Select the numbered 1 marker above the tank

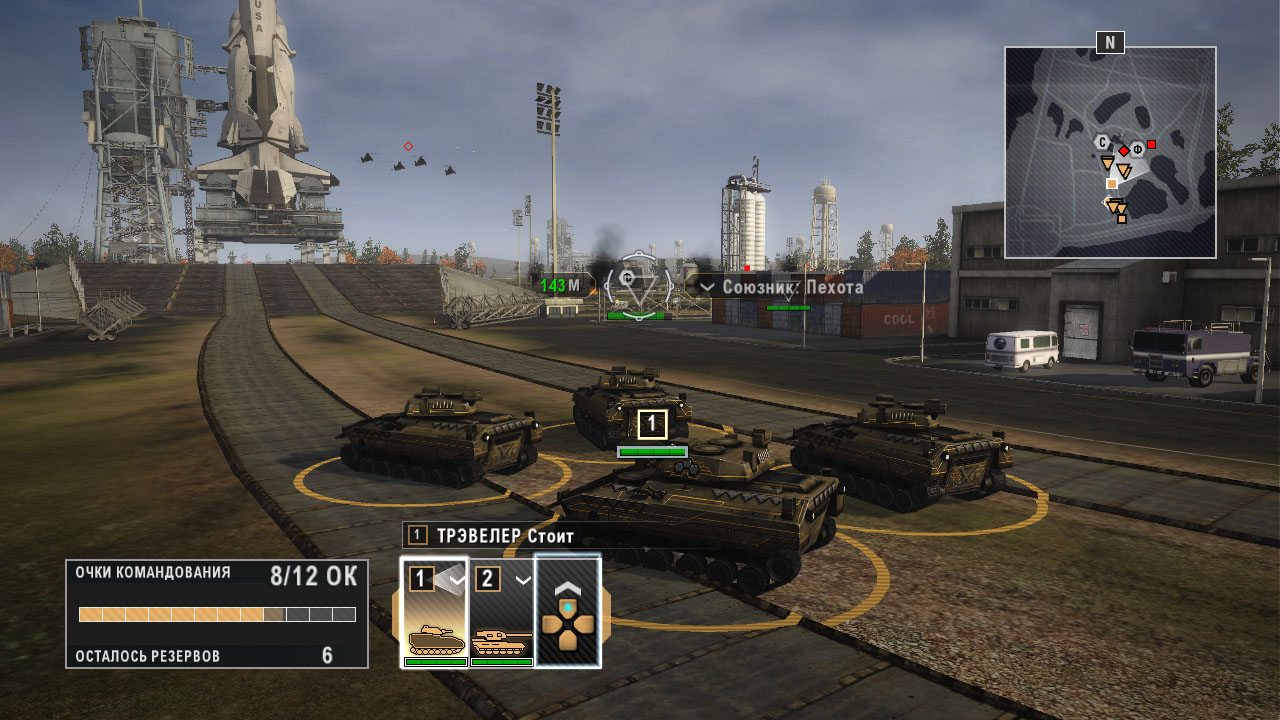652,424
